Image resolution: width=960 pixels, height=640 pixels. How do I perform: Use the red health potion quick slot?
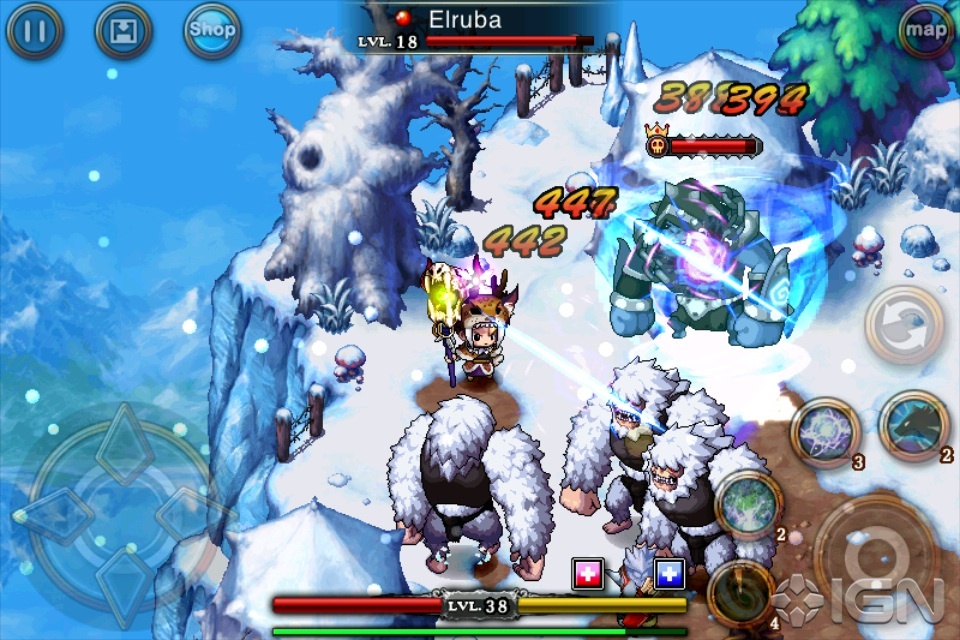[588, 574]
